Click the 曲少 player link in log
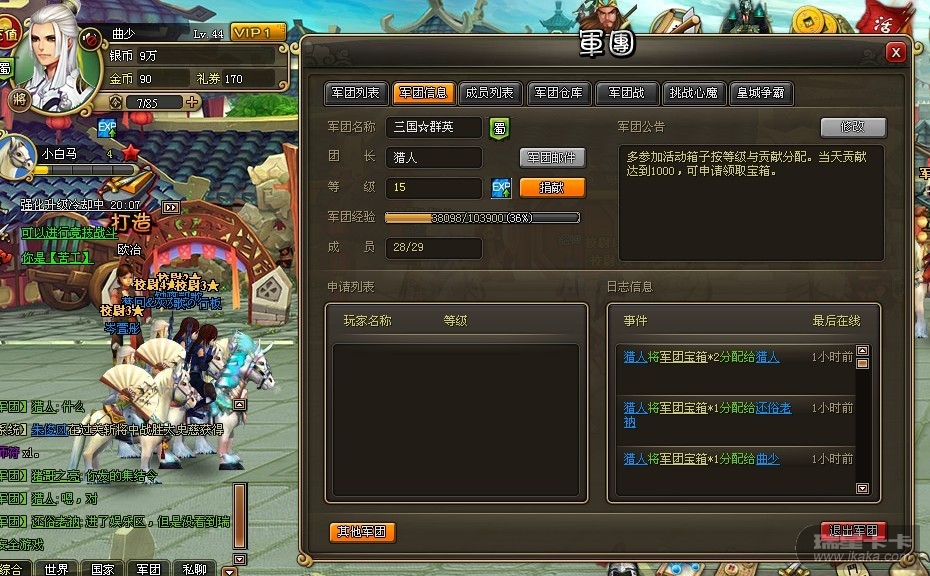This screenshot has width=930, height=576. click(x=767, y=459)
